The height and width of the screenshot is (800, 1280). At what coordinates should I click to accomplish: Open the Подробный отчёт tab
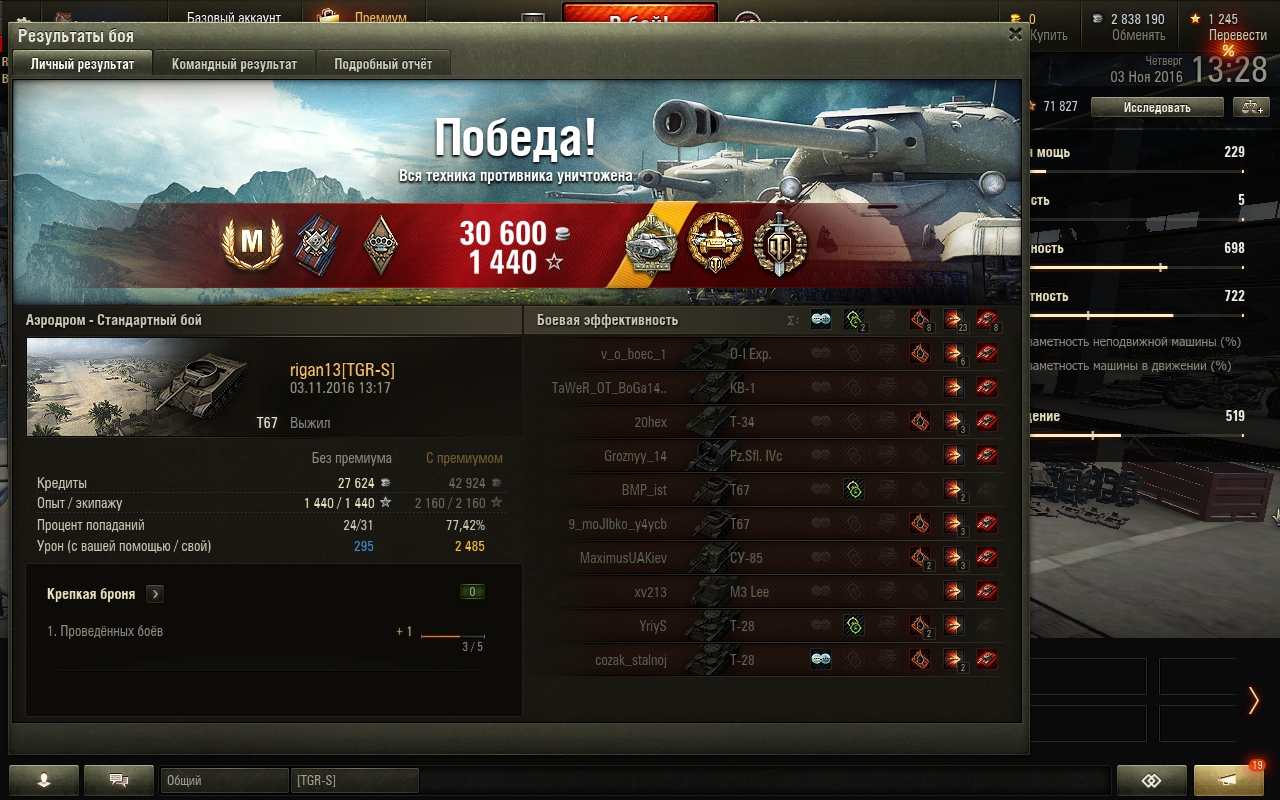[383, 64]
